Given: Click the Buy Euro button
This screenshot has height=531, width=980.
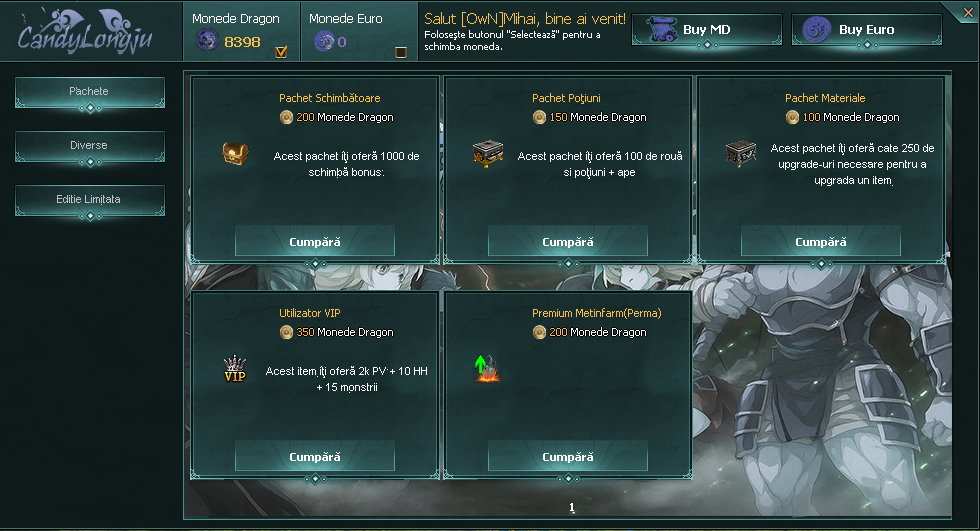Looking at the screenshot, I should pyautogui.click(x=866, y=30).
